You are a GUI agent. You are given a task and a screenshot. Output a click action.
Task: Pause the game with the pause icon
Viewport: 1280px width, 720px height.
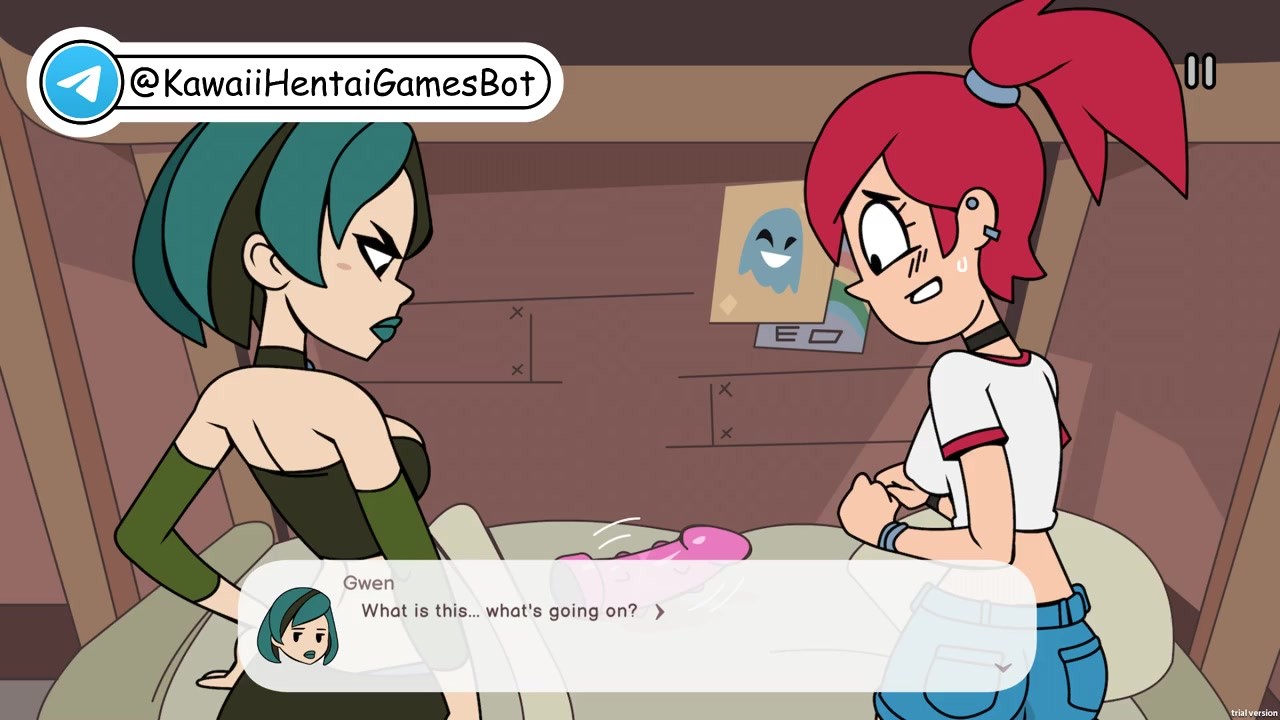pyautogui.click(x=1200, y=71)
